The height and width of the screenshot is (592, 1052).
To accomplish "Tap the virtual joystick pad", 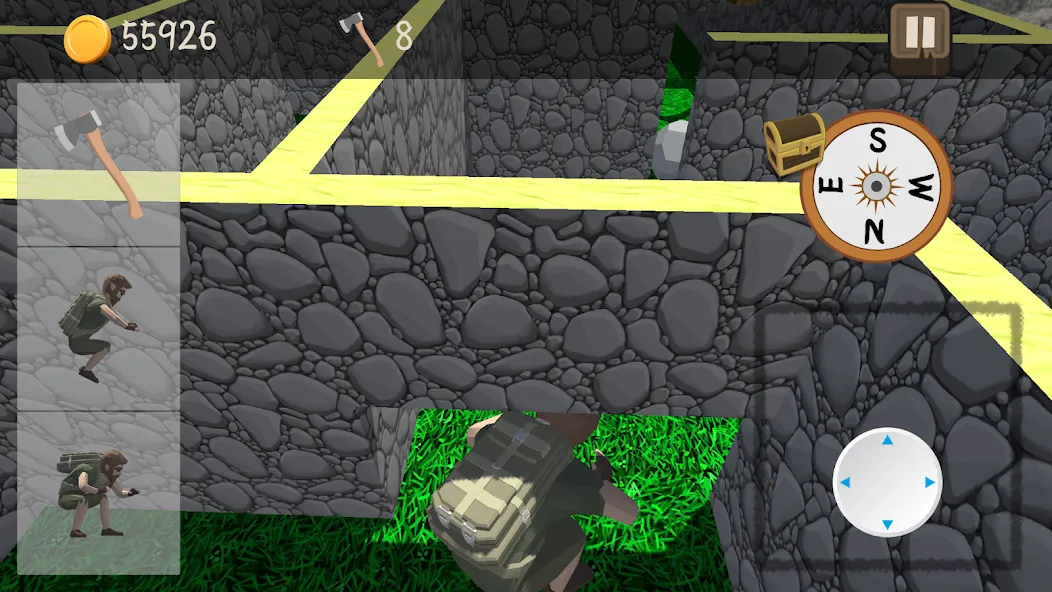I will click(x=886, y=482).
